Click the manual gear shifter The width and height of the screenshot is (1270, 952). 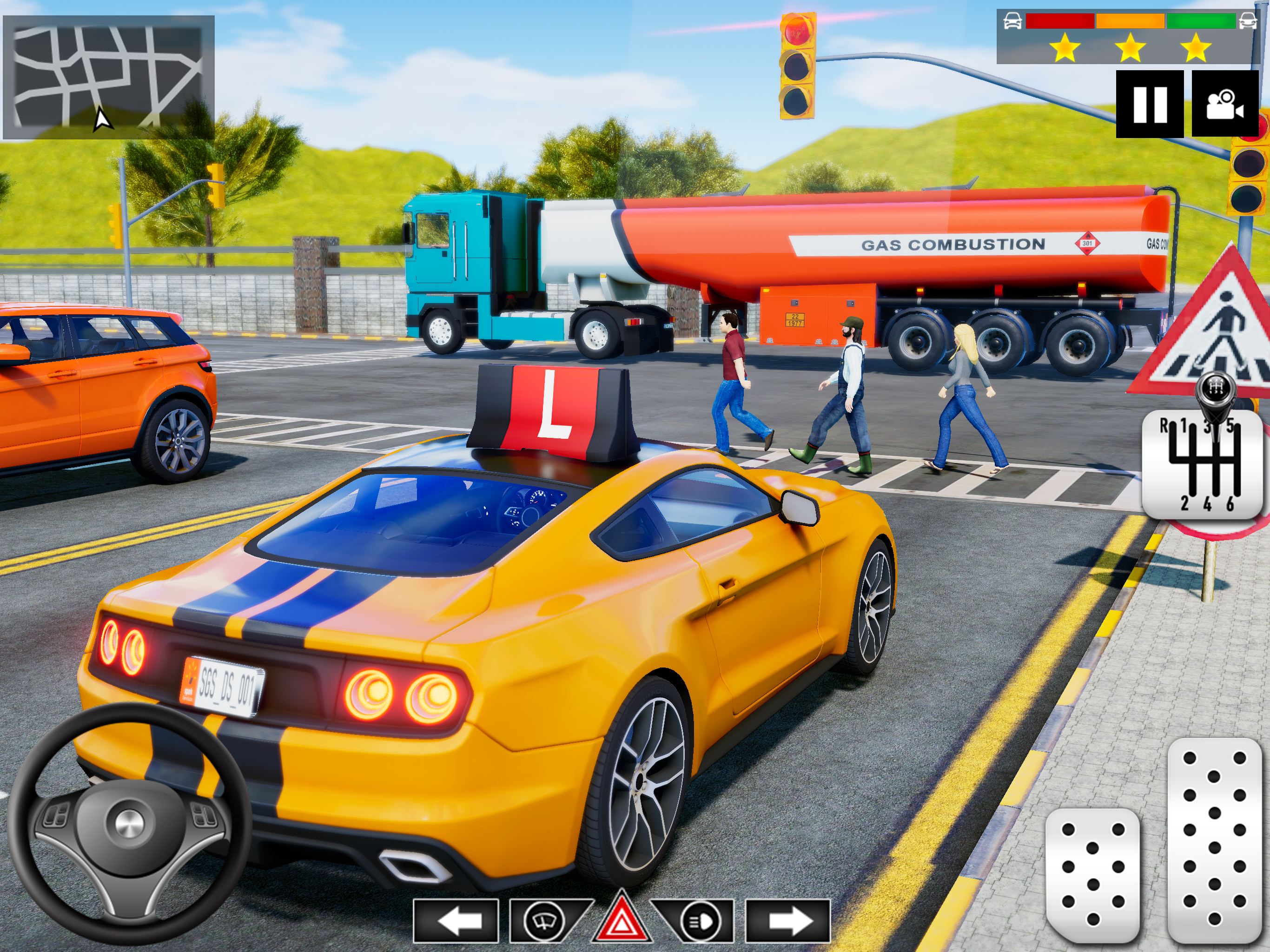coord(1204,464)
